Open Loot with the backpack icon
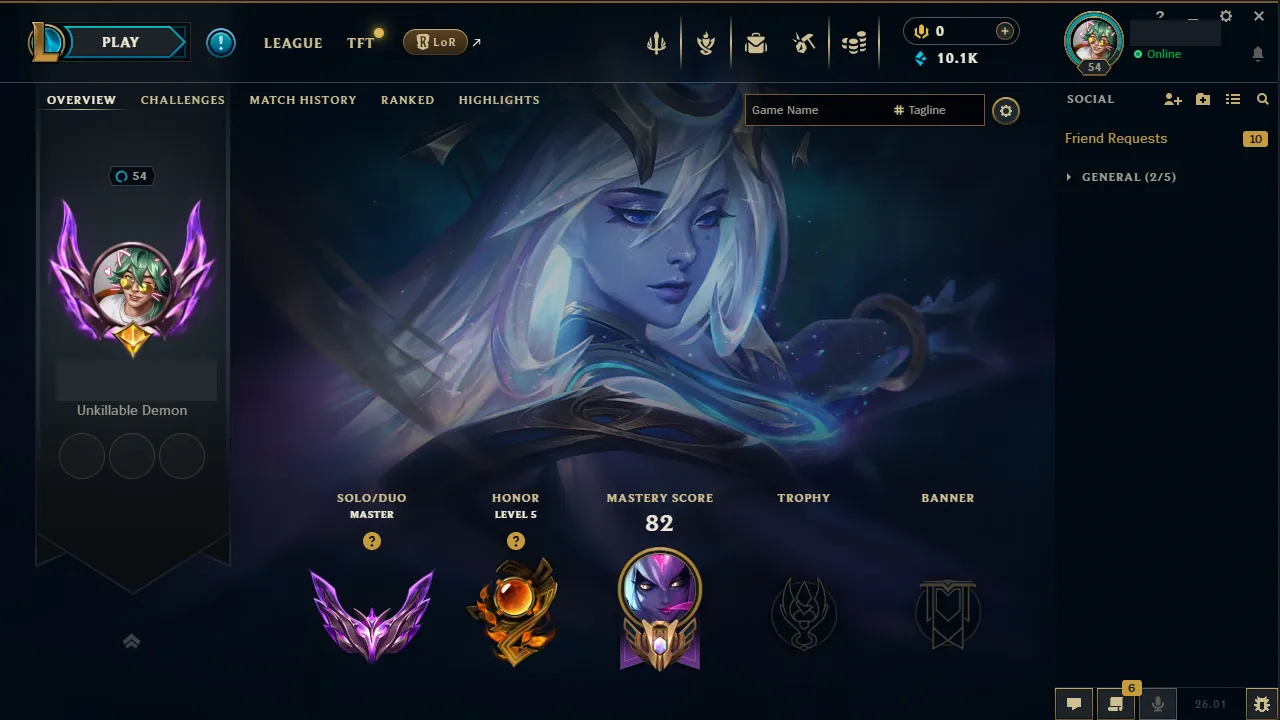The width and height of the screenshot is (1280, 720). pyautogui.click(x=755, y=42)
